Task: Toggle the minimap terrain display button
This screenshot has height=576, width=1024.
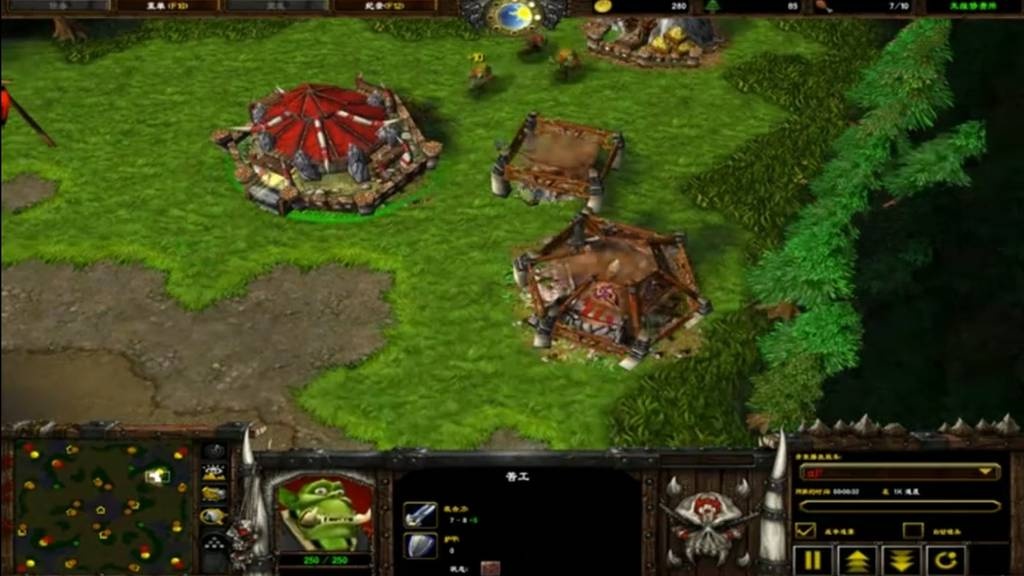Action: tap(214, 473)
